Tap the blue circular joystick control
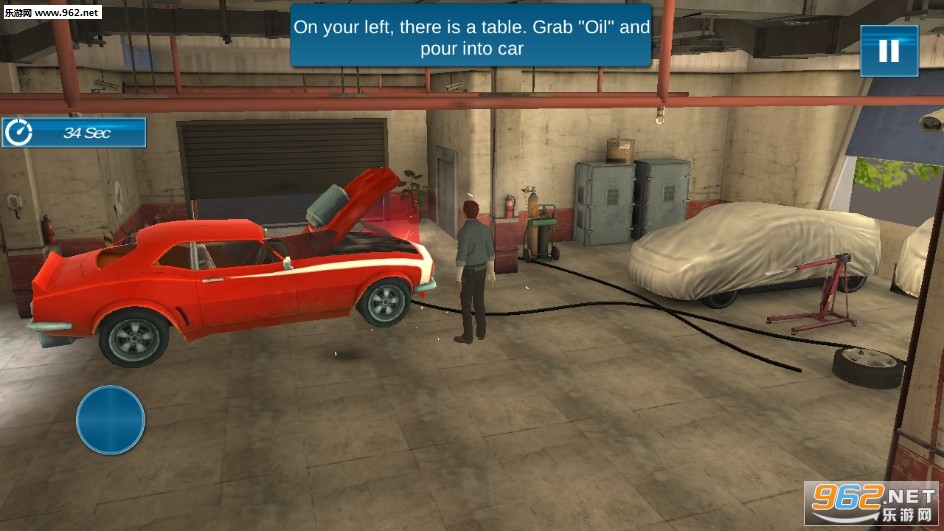 (x=111, y=420)
